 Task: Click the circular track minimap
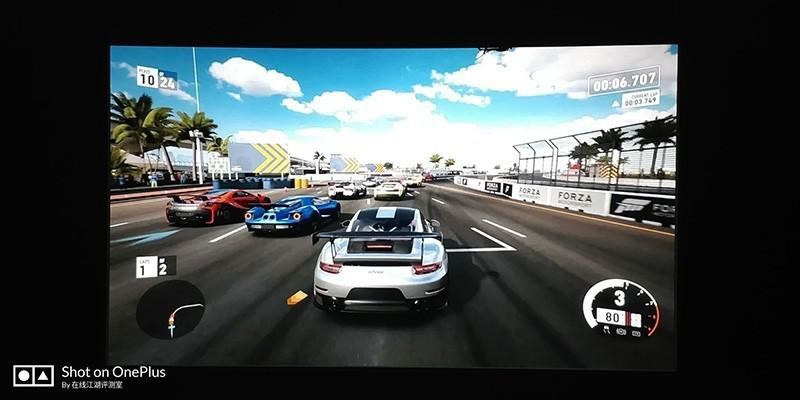point(170,309)
